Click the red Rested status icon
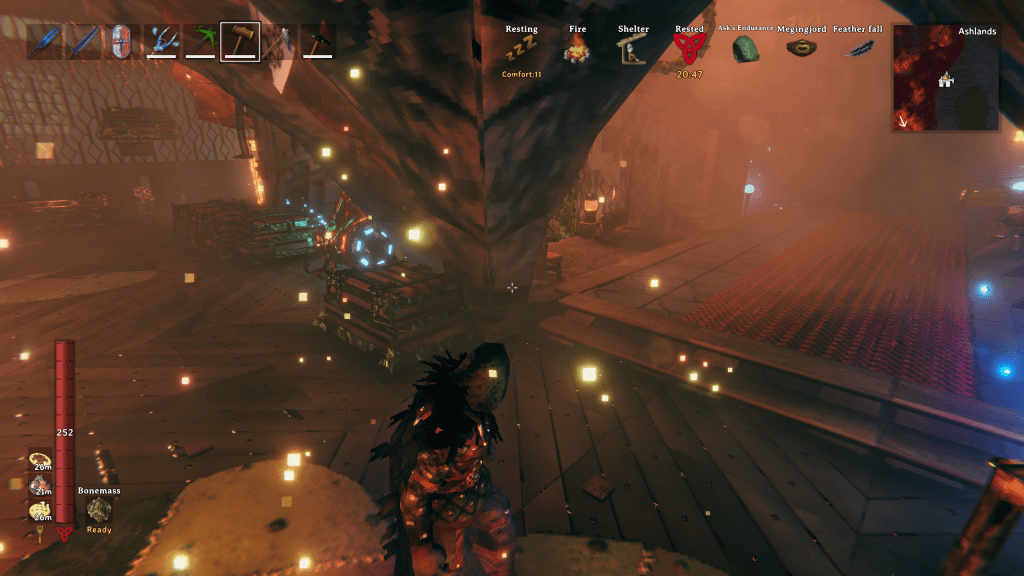Viewport: 1024px width, 576px height. [x=689, y=49]
